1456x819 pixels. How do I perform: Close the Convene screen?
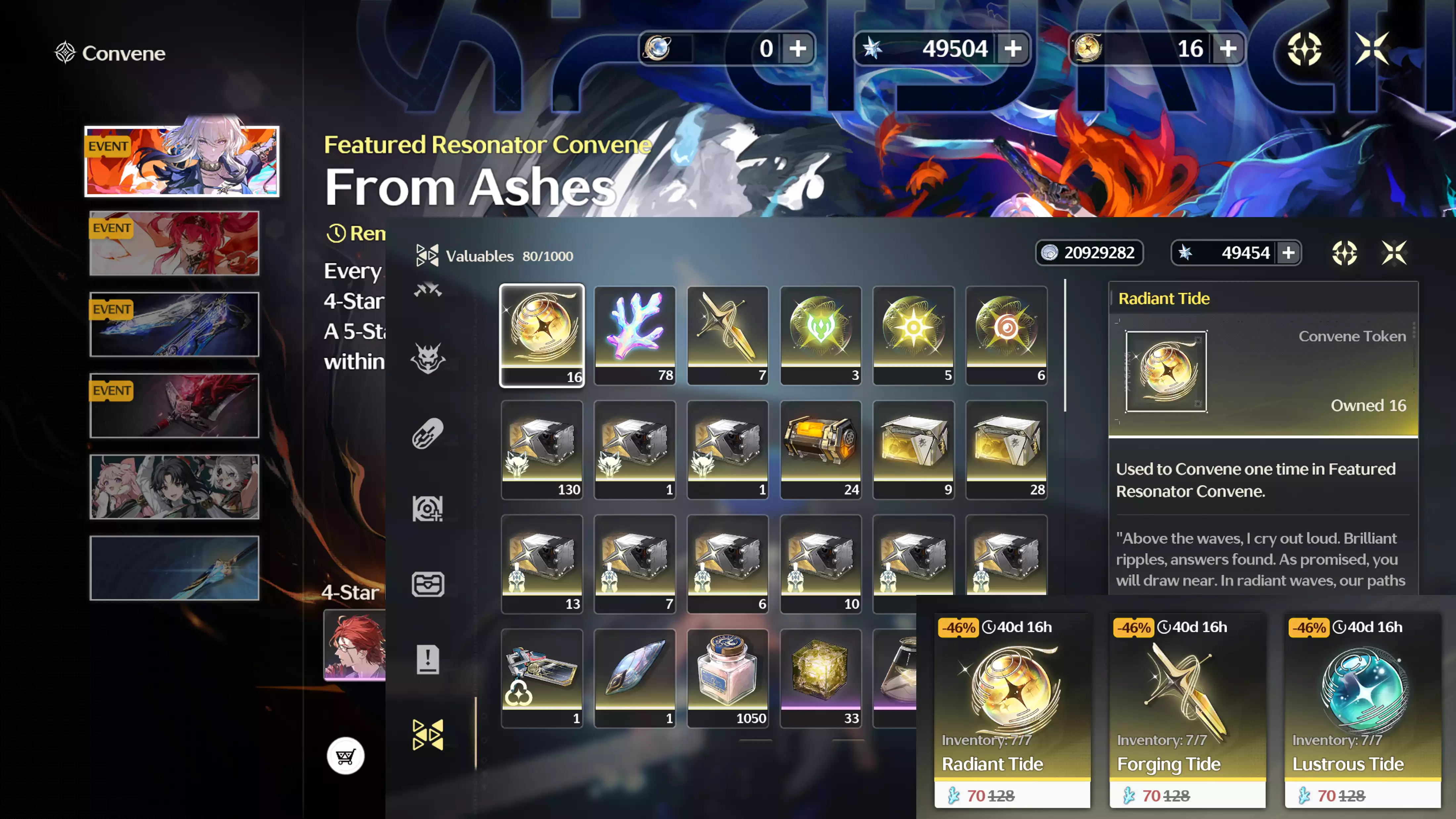(x=1372, y=49)
